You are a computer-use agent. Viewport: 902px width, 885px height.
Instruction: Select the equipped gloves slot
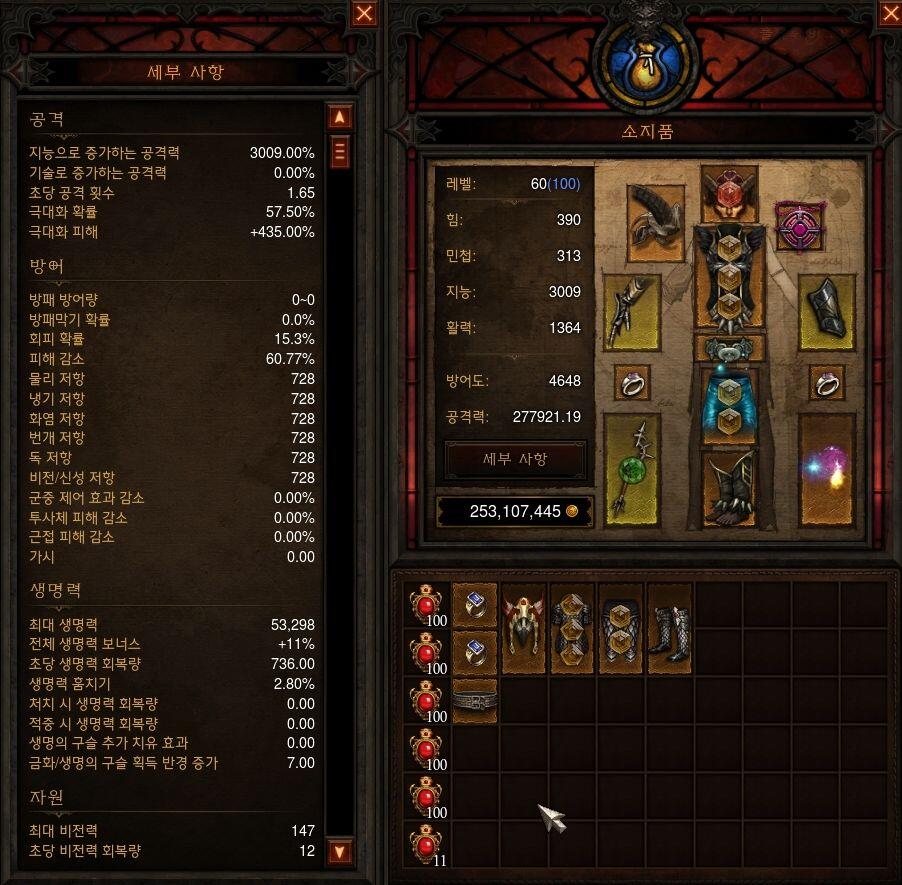[632, 311]
